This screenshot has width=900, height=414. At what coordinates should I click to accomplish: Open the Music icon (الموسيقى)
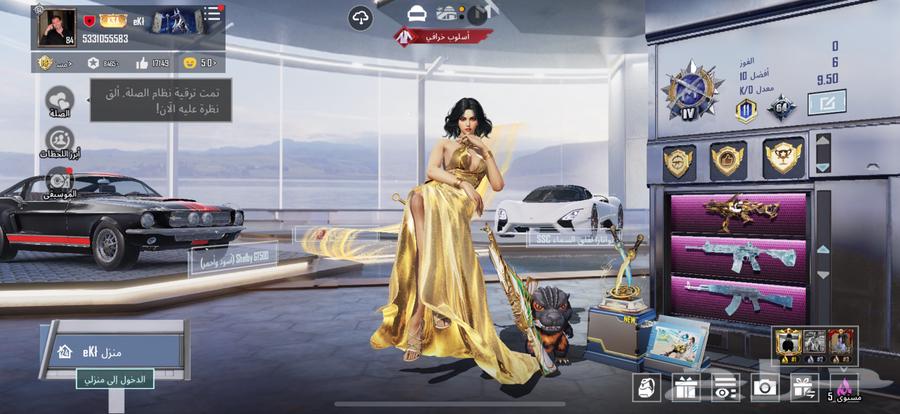(x=58, y=180)
